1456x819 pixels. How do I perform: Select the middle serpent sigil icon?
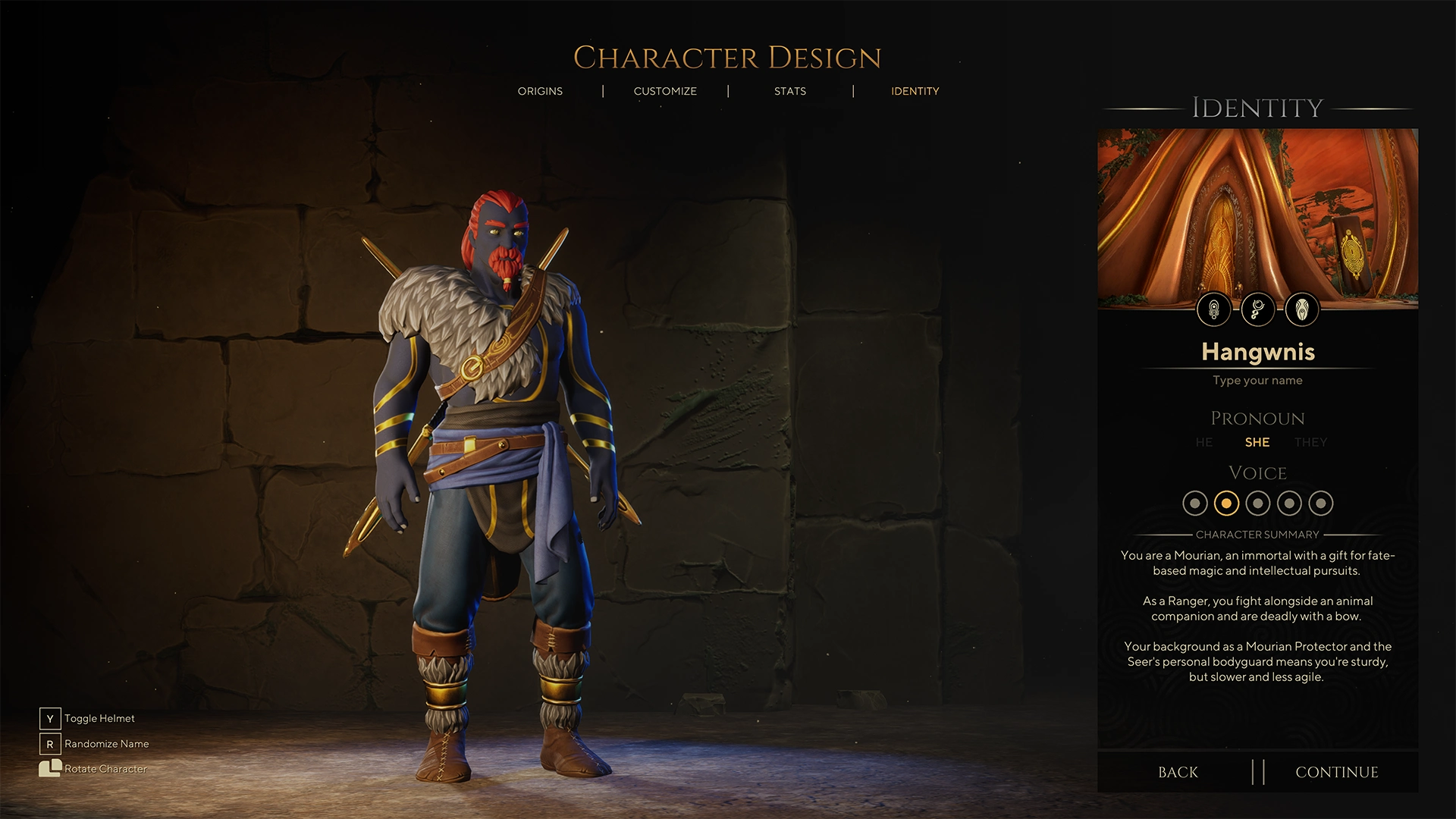click(1257, 309)
